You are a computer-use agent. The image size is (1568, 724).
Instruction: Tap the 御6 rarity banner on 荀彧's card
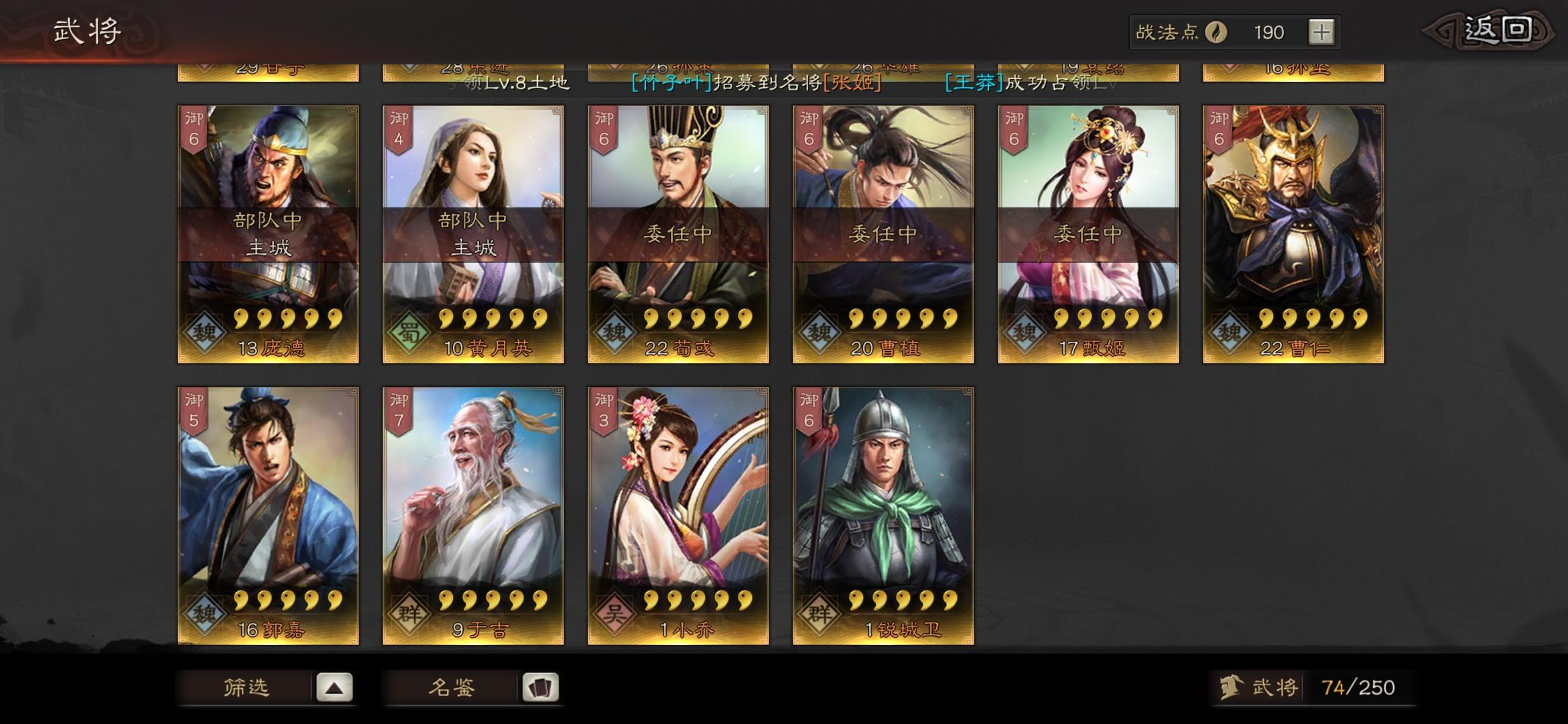coord(602,129)
